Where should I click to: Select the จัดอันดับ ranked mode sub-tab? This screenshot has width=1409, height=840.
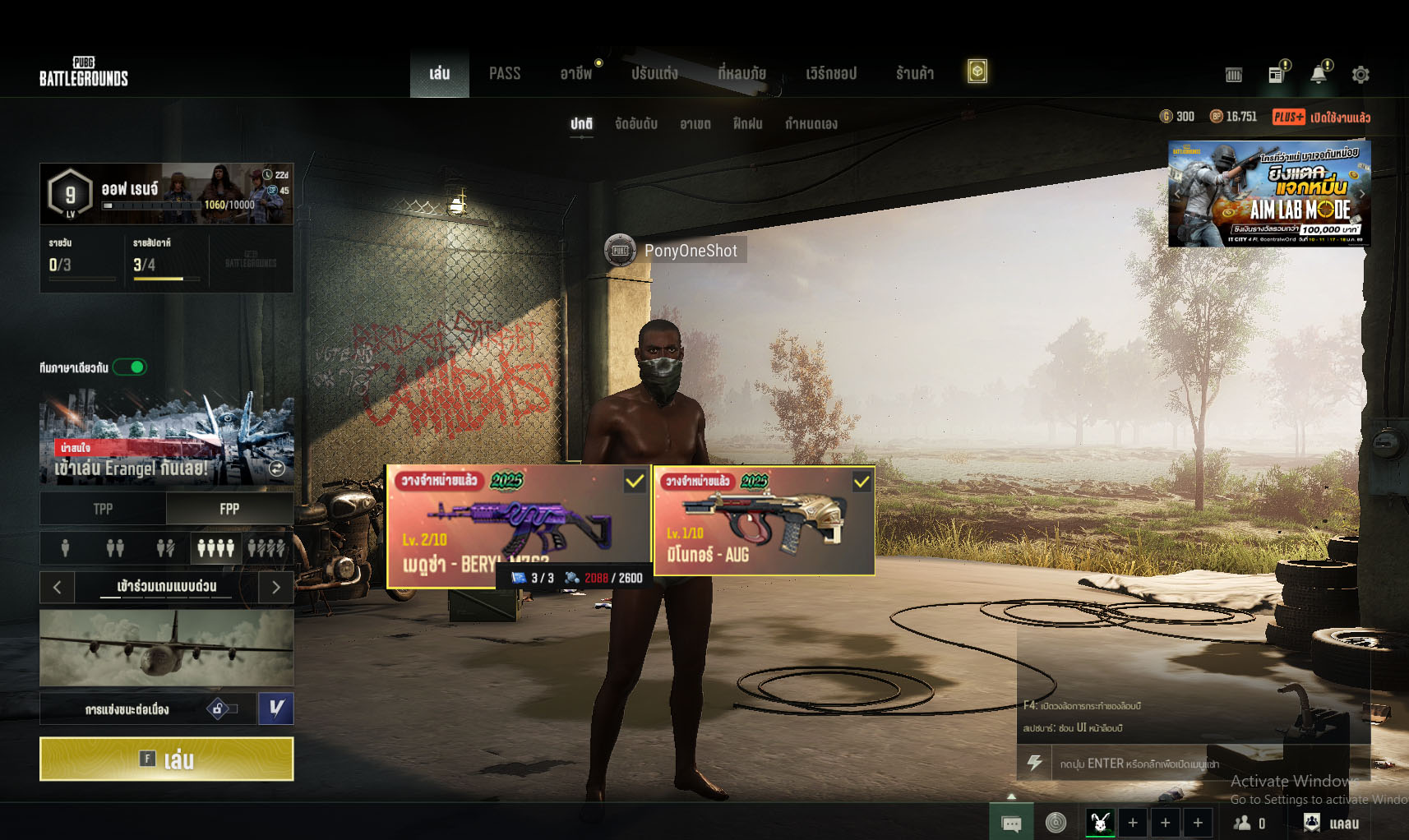[x=635, y=124]
